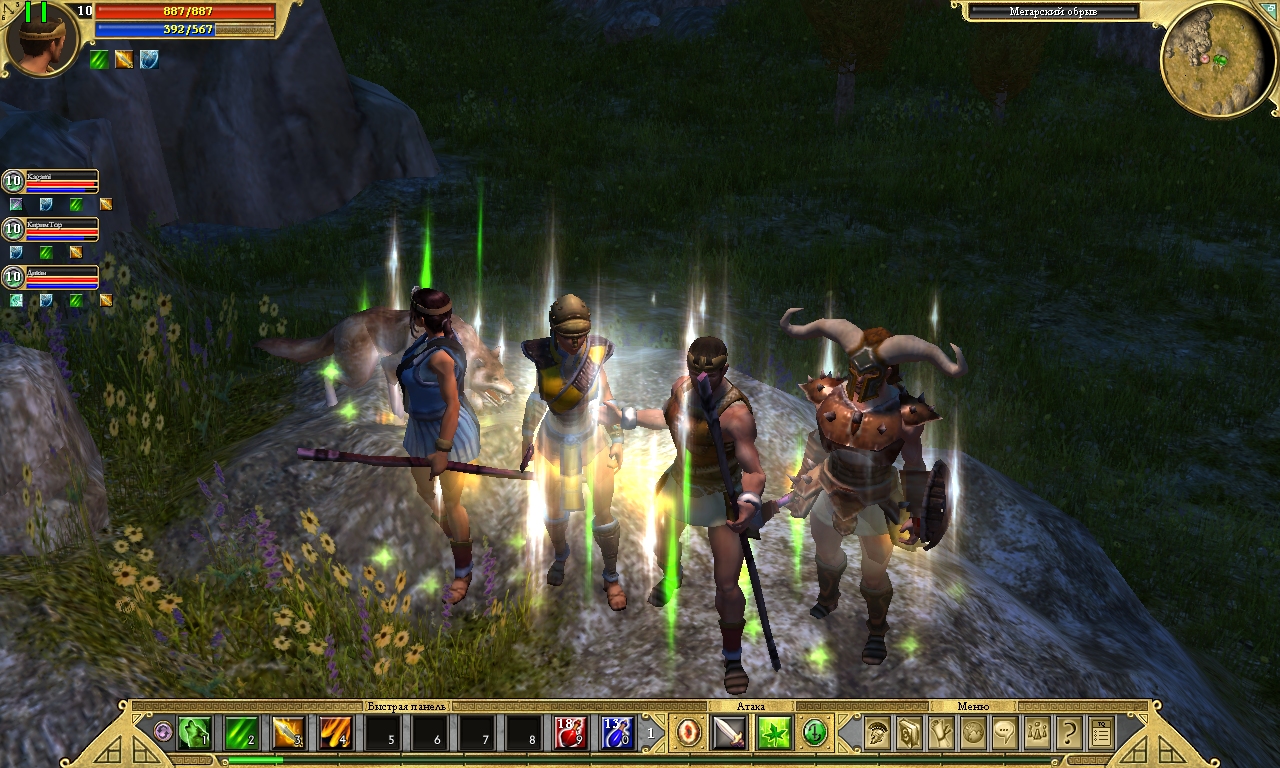Toggle the green leaf loot pickup button
The image size is (1280, 768).
pos(776,733)
